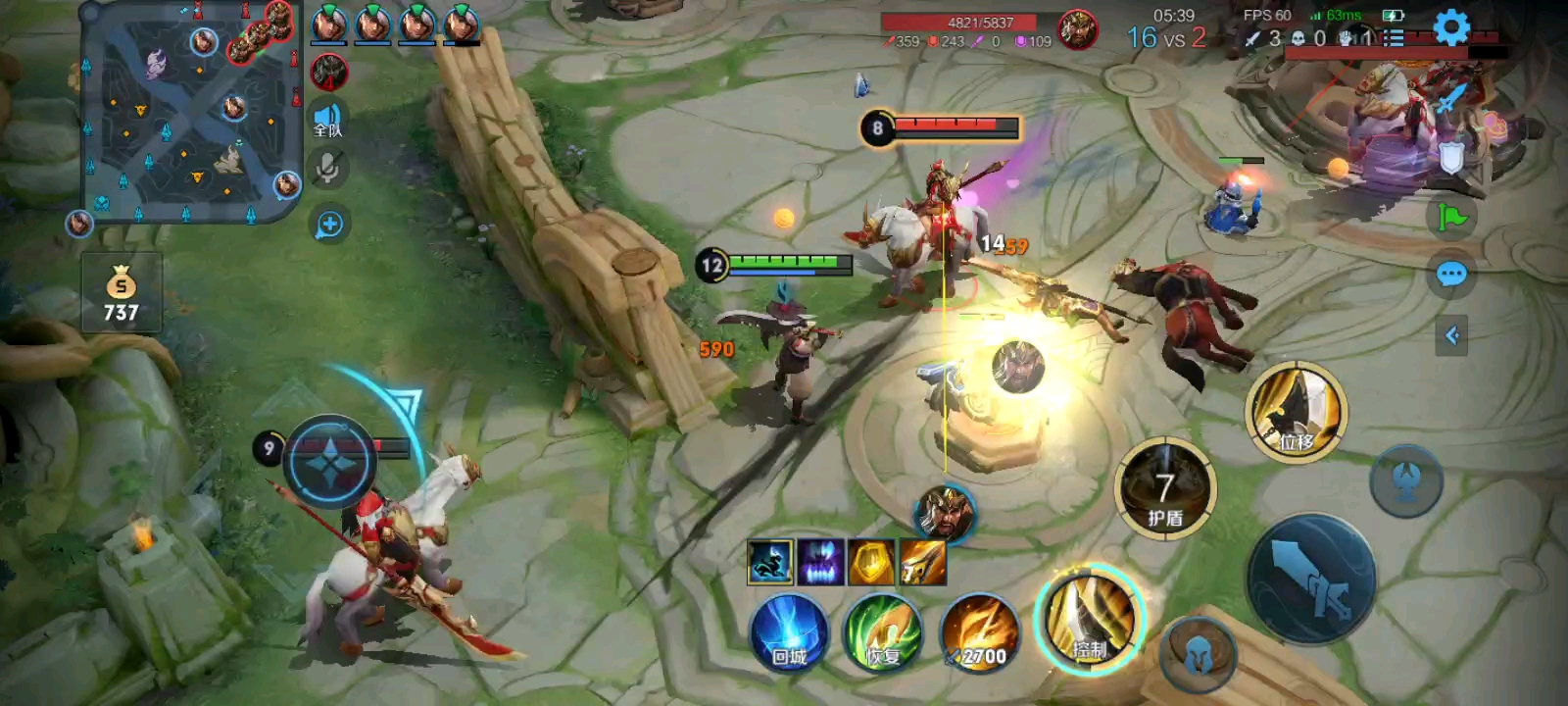Image resolution: width=1568 pixels, height=706 pixels.
Task: Open the quick chat bubble
Action: coord(1451,275)
